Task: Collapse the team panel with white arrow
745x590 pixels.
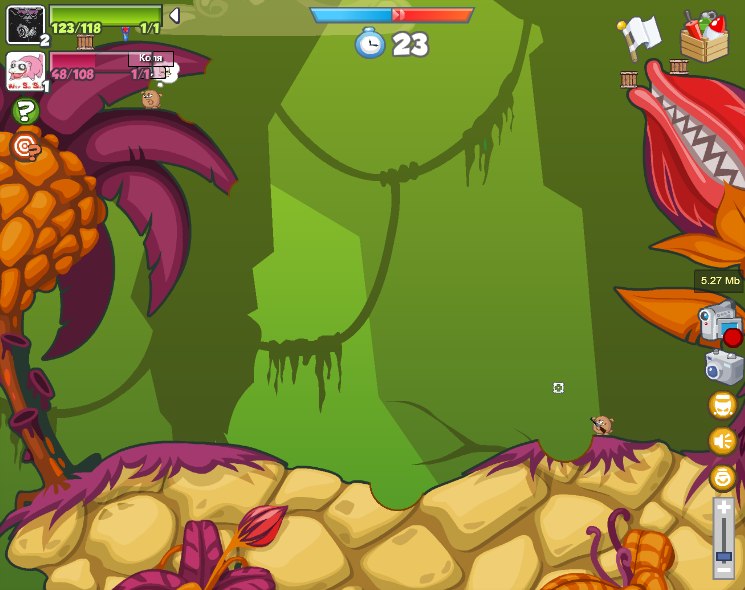Action: tap(174, 15)
